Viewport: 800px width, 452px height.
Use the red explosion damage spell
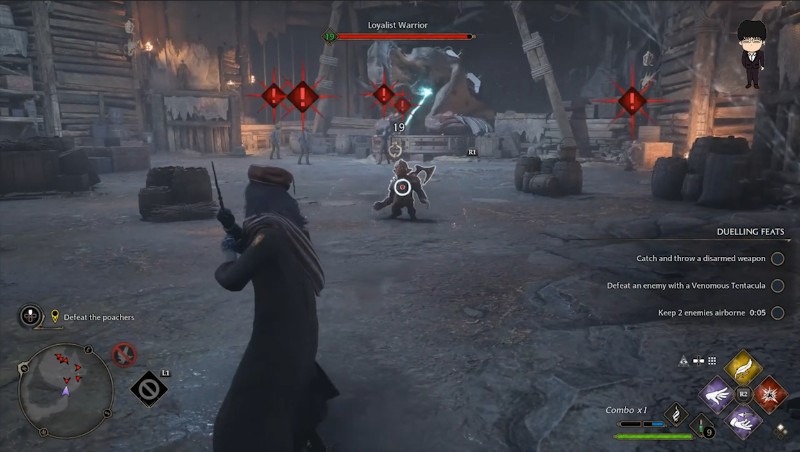pos(768,394)
